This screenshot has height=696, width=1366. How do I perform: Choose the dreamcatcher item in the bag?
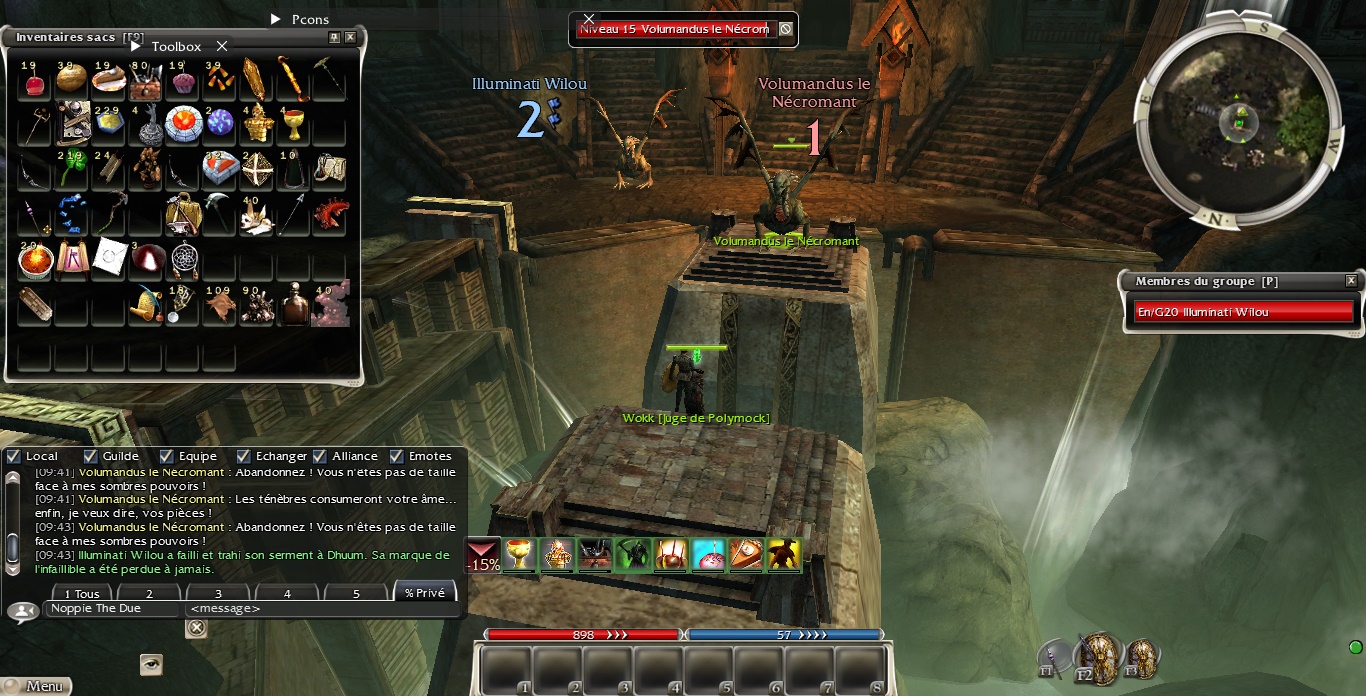[x=184, y=259]
